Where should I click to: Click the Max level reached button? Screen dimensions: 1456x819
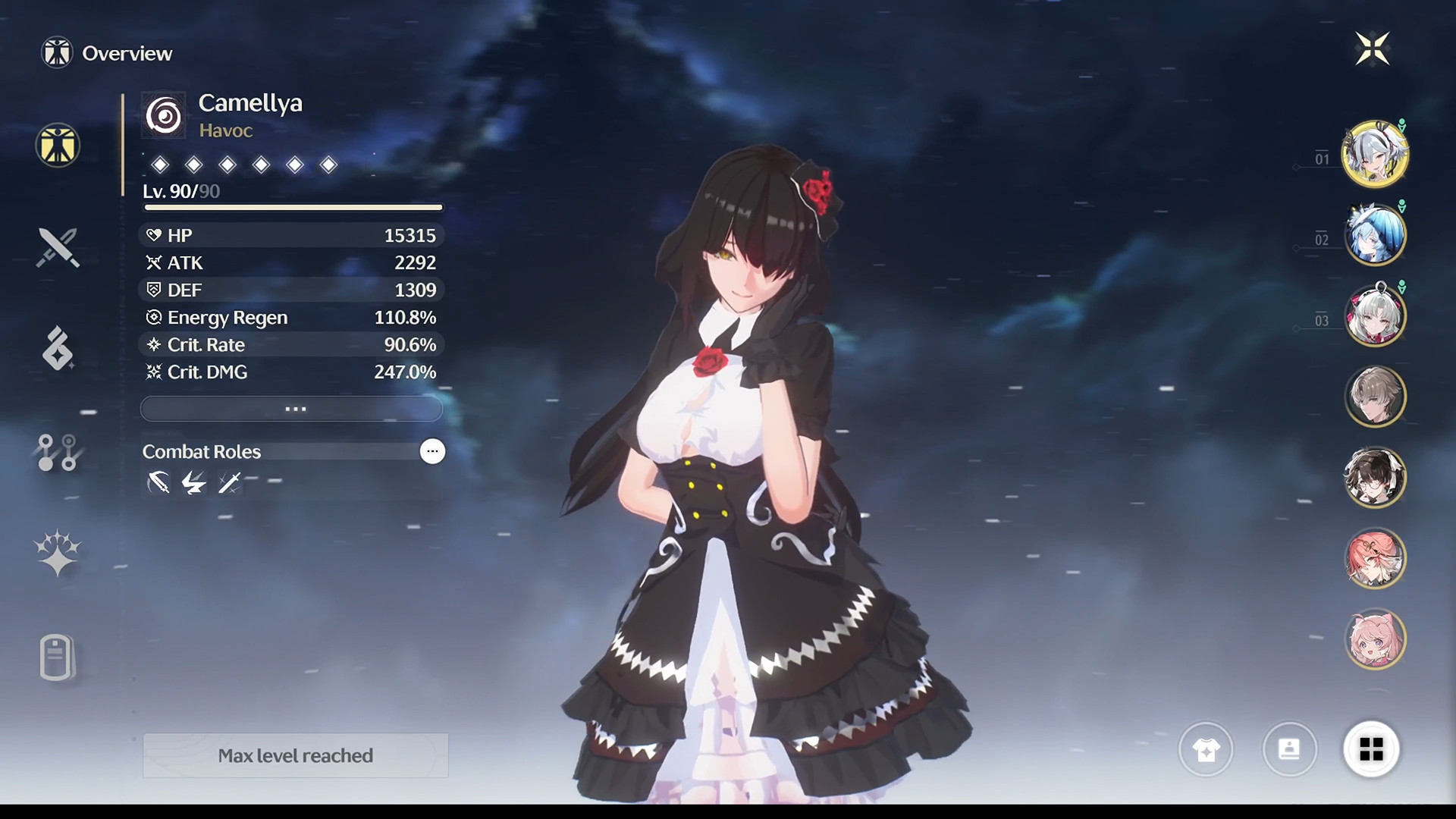pos(295,755)
